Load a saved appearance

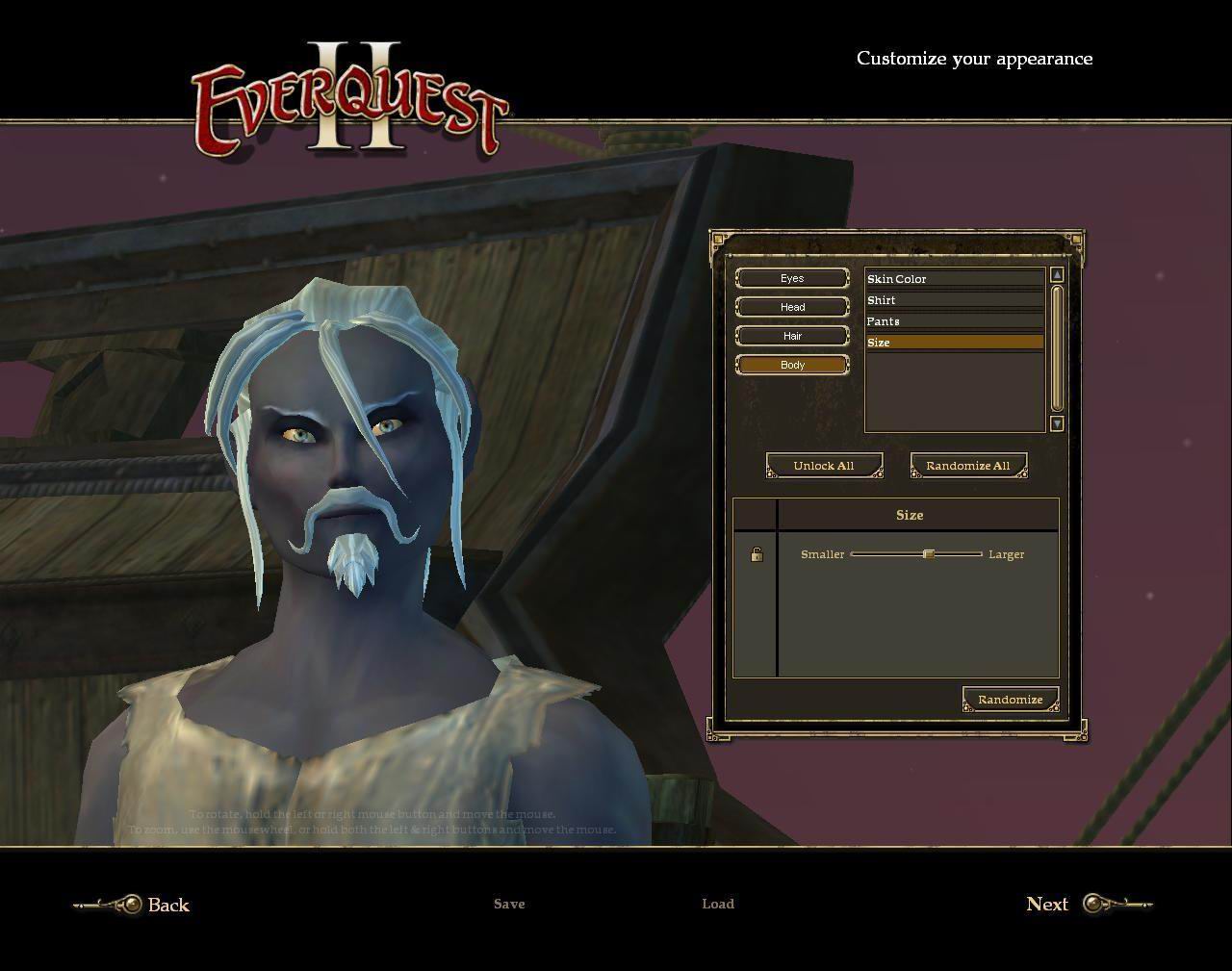pos(718,904)
